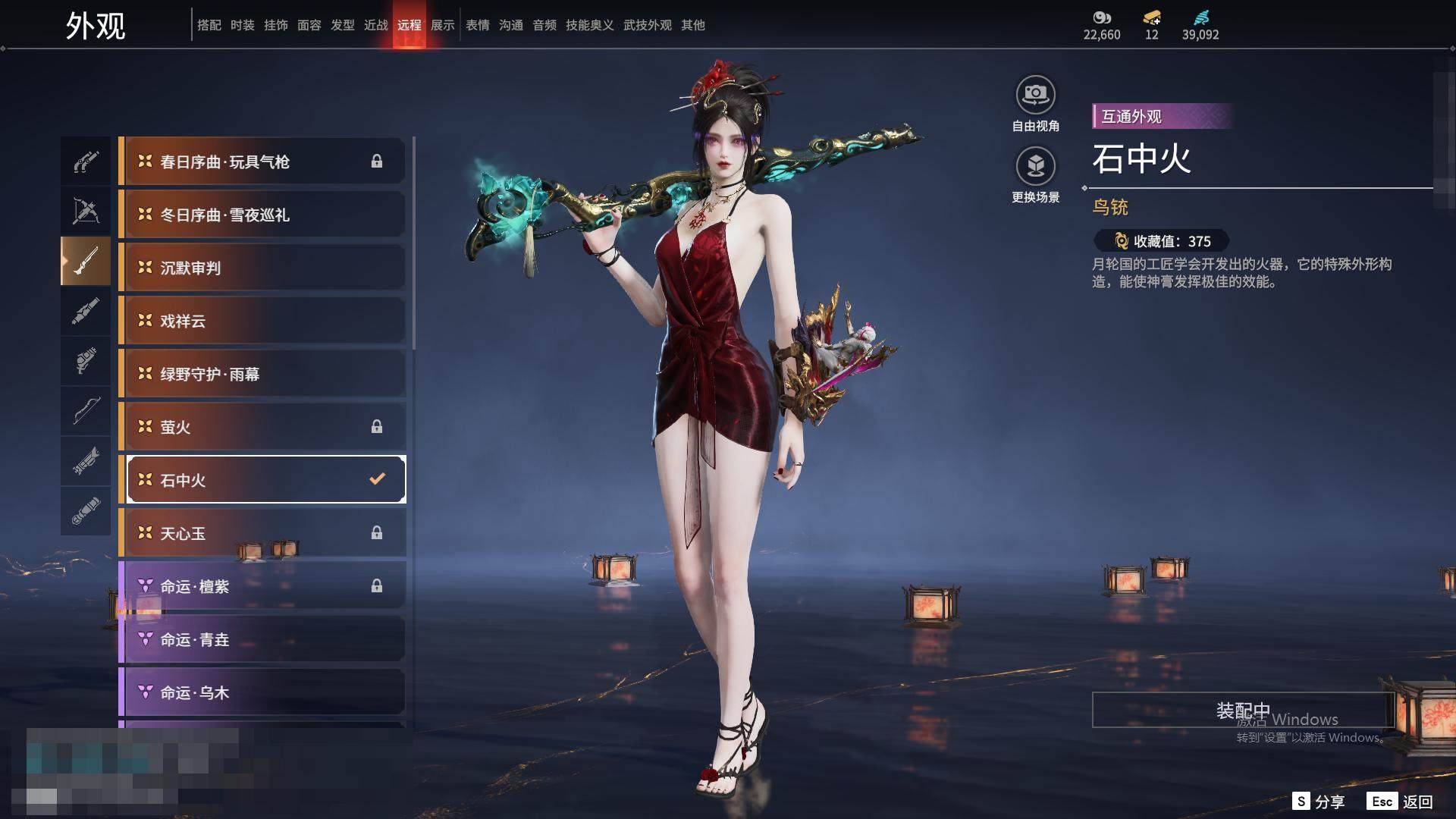Open the 表情 tab
Screen dimensions: 1456x819
[x=478, y=25]
